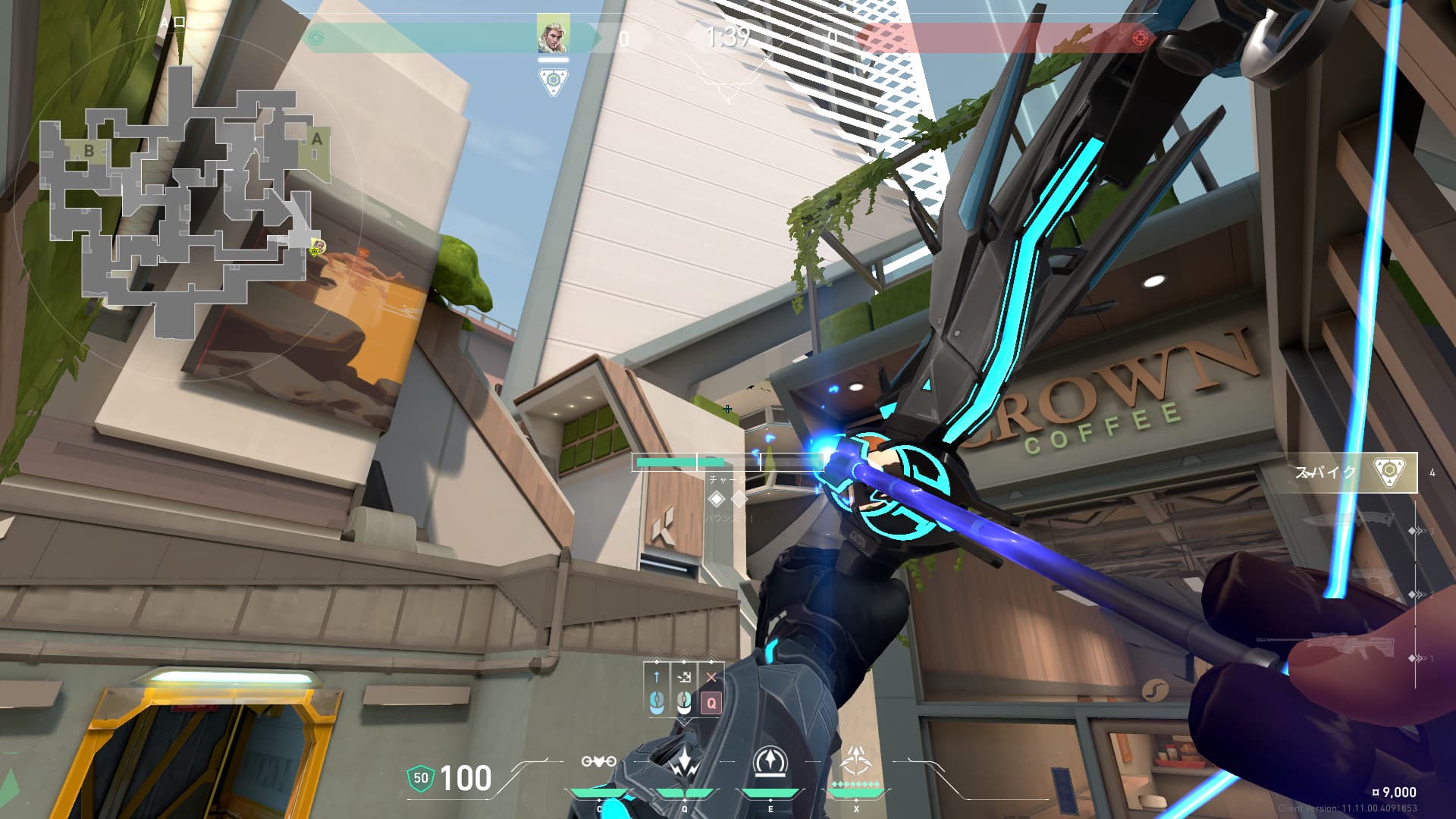Select the スパイク slot in the weapon list
This screenshot has height=819, width=1456.
pos(1346,472)
